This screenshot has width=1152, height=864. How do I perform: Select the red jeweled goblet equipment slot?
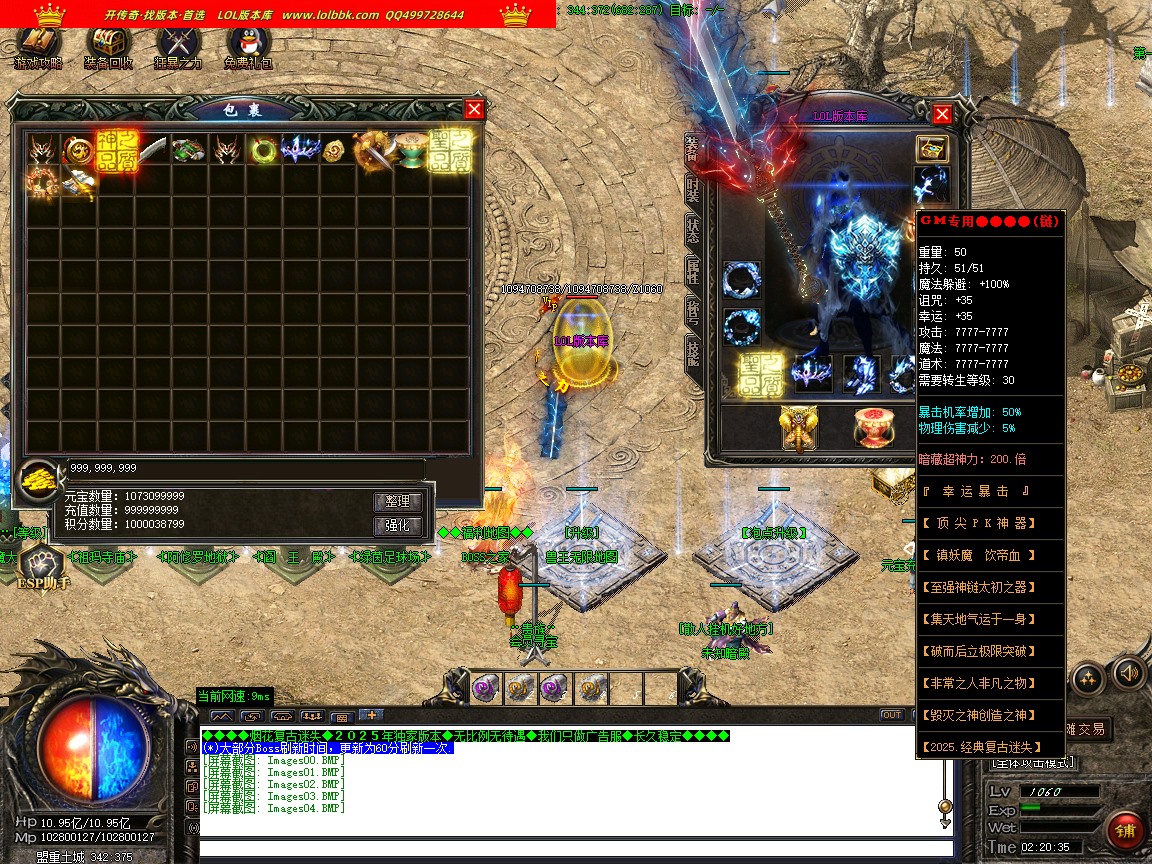pos(873,428)
